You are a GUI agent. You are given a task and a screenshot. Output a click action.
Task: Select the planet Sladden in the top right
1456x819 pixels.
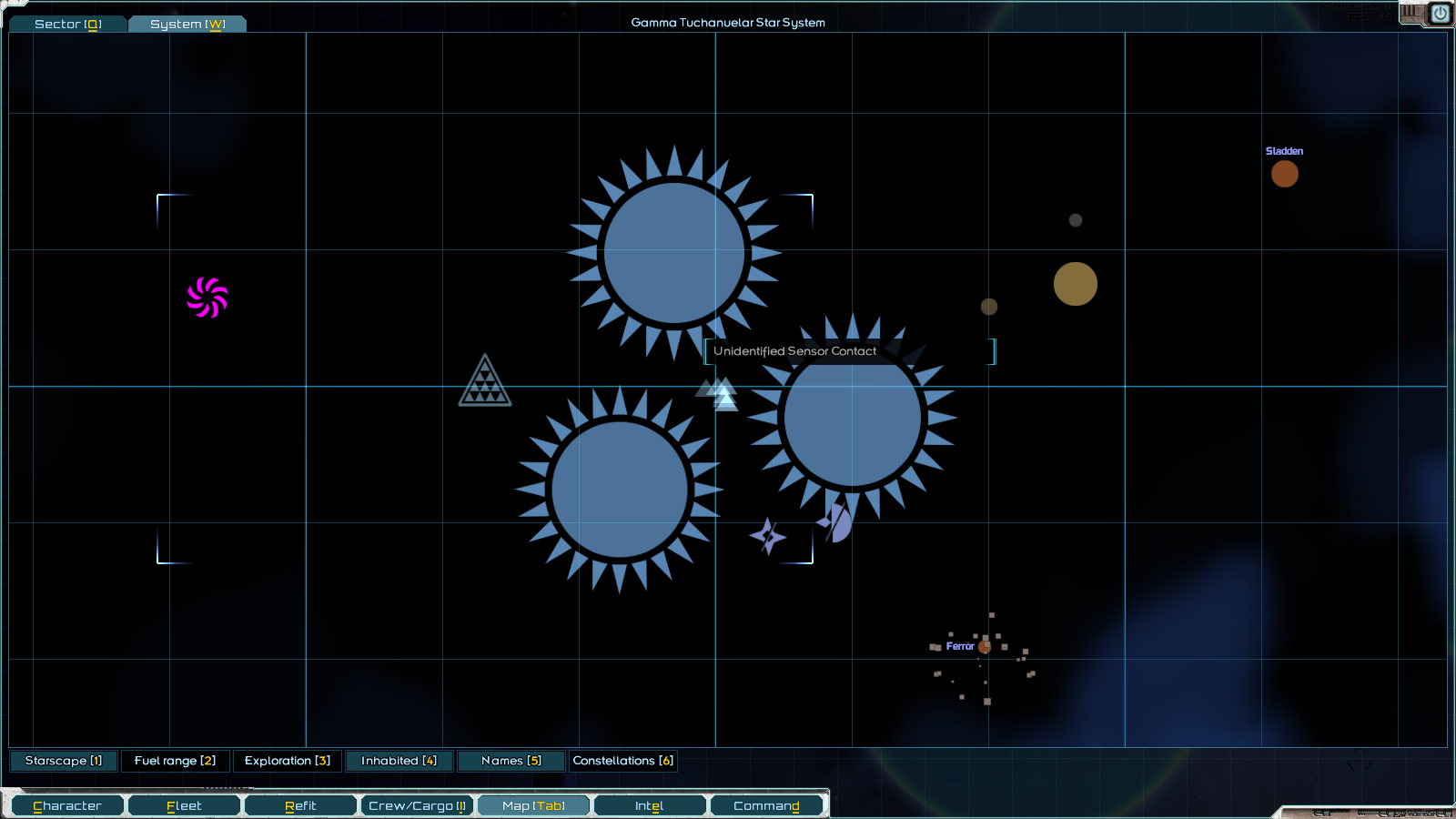coord(1285,173)
